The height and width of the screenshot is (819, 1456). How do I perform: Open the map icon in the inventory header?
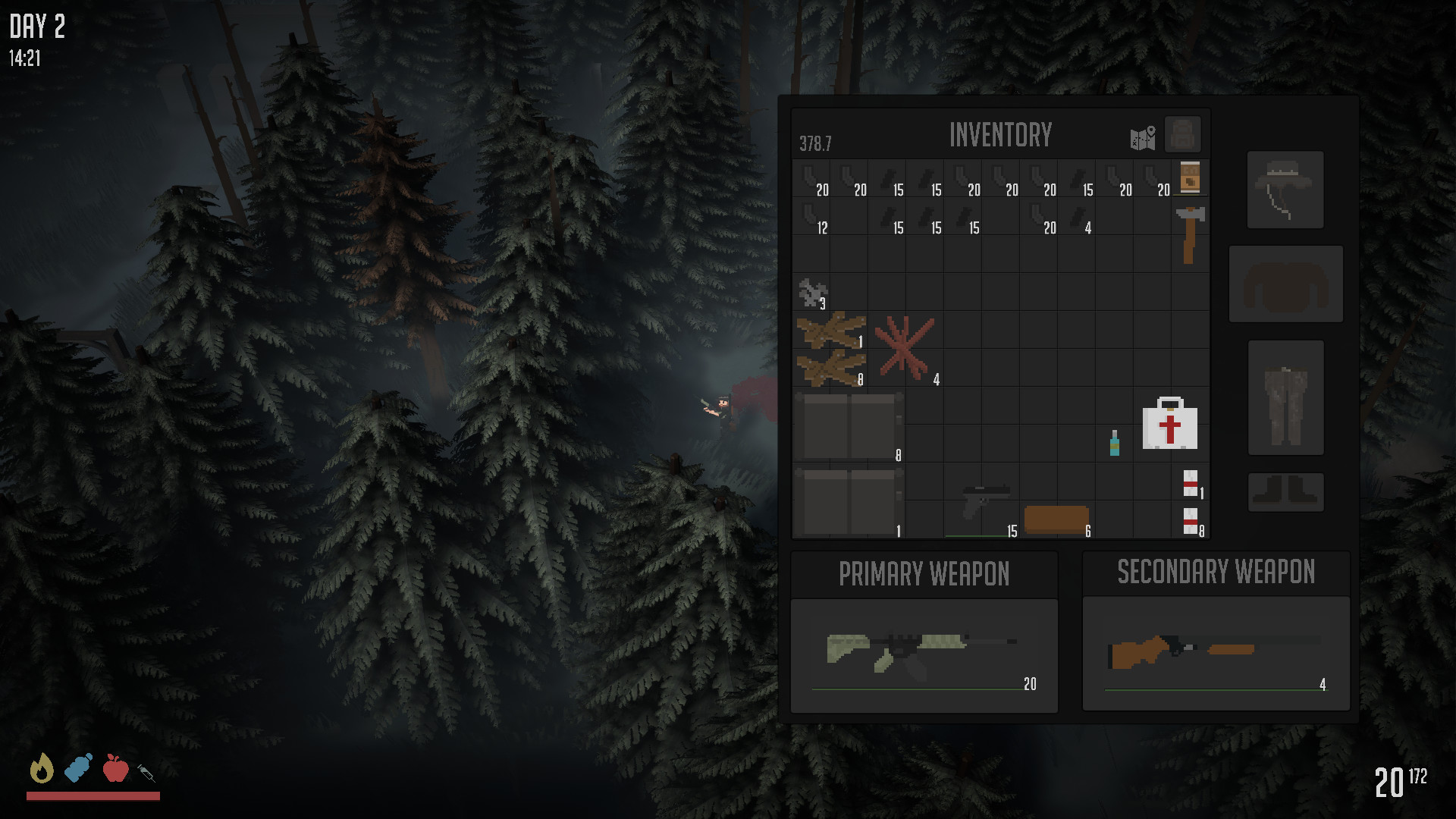tap(1141, 135)
